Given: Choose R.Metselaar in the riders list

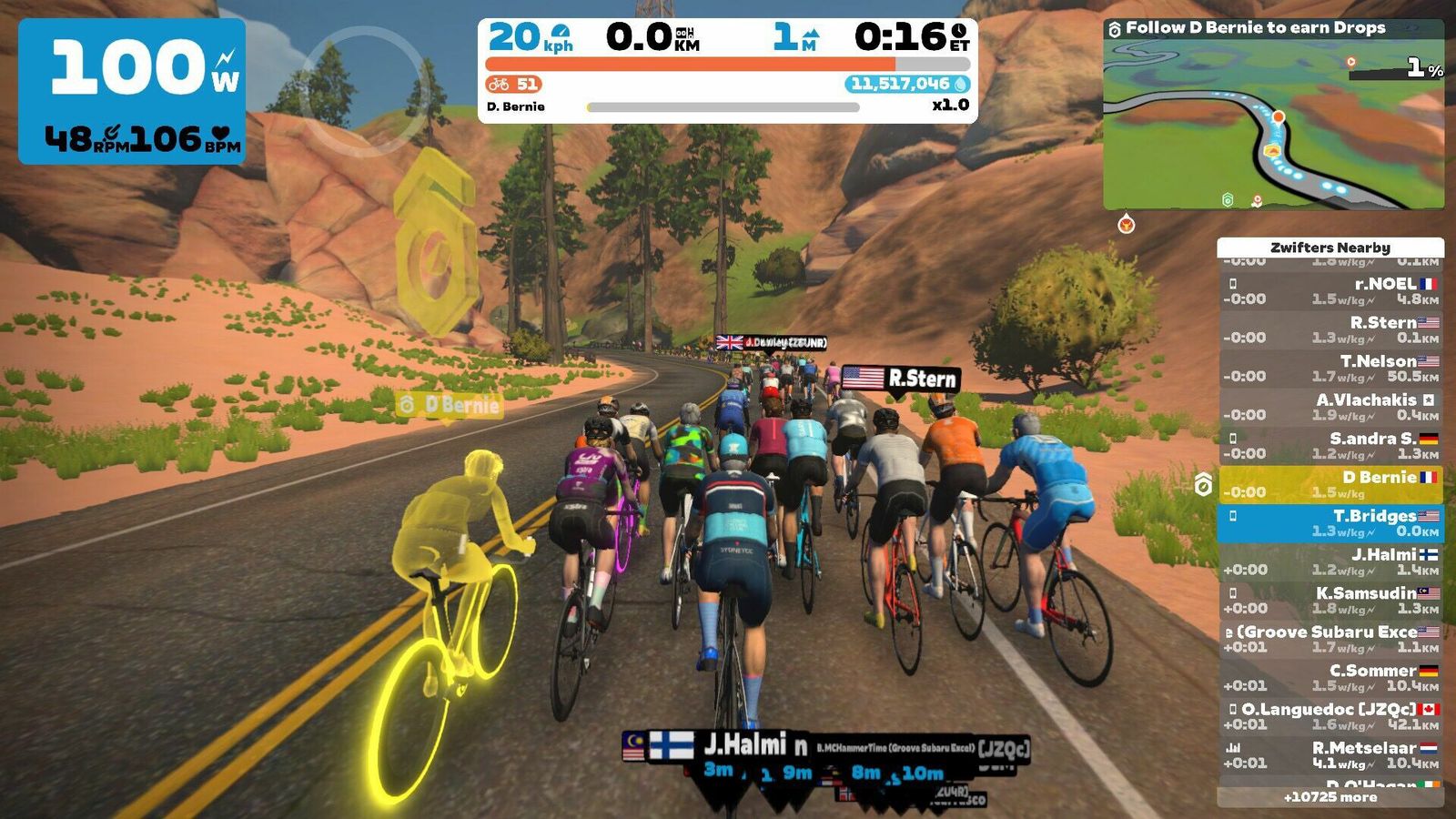Looking at the screenshot, I should coord(1330,755).
